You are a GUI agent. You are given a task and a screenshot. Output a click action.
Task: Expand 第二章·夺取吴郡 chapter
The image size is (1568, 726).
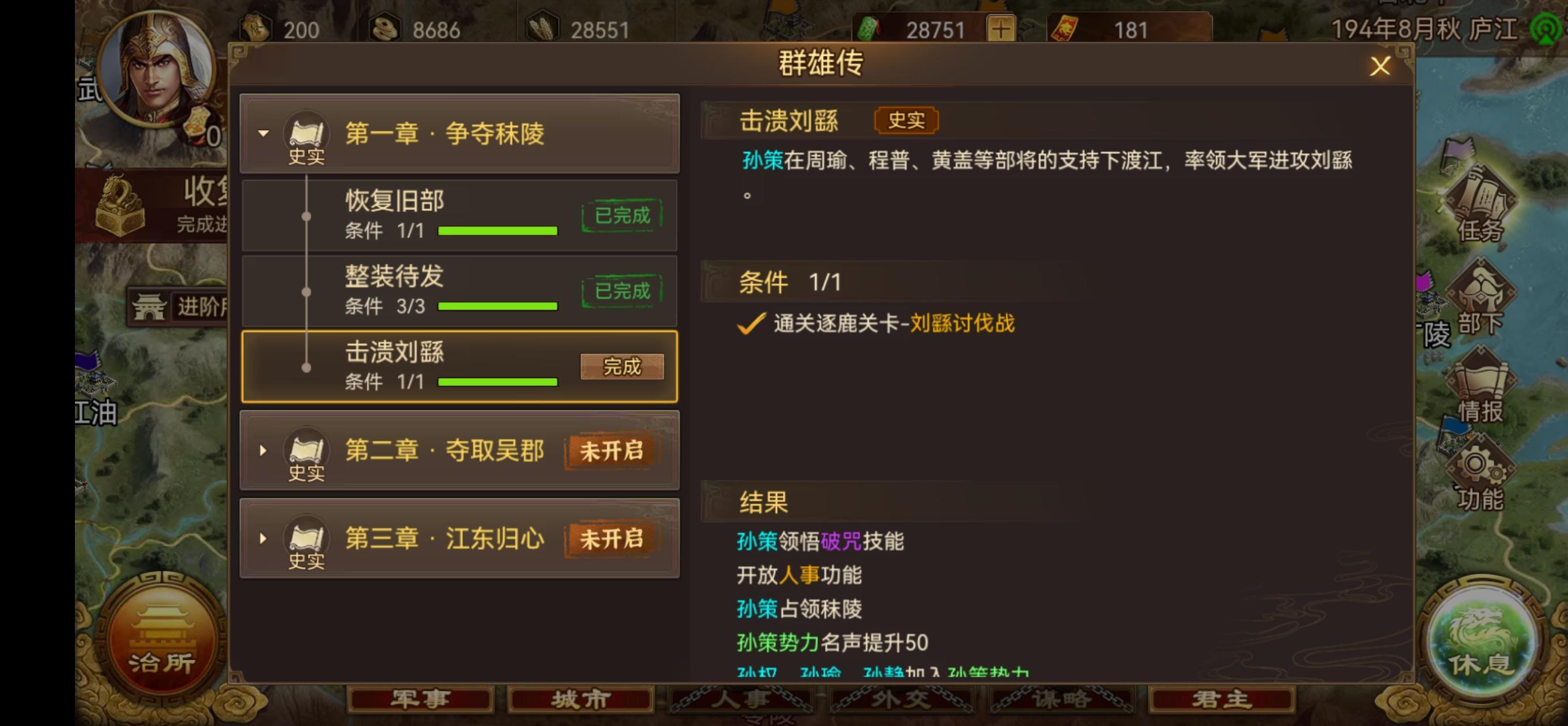coord(264,451)
